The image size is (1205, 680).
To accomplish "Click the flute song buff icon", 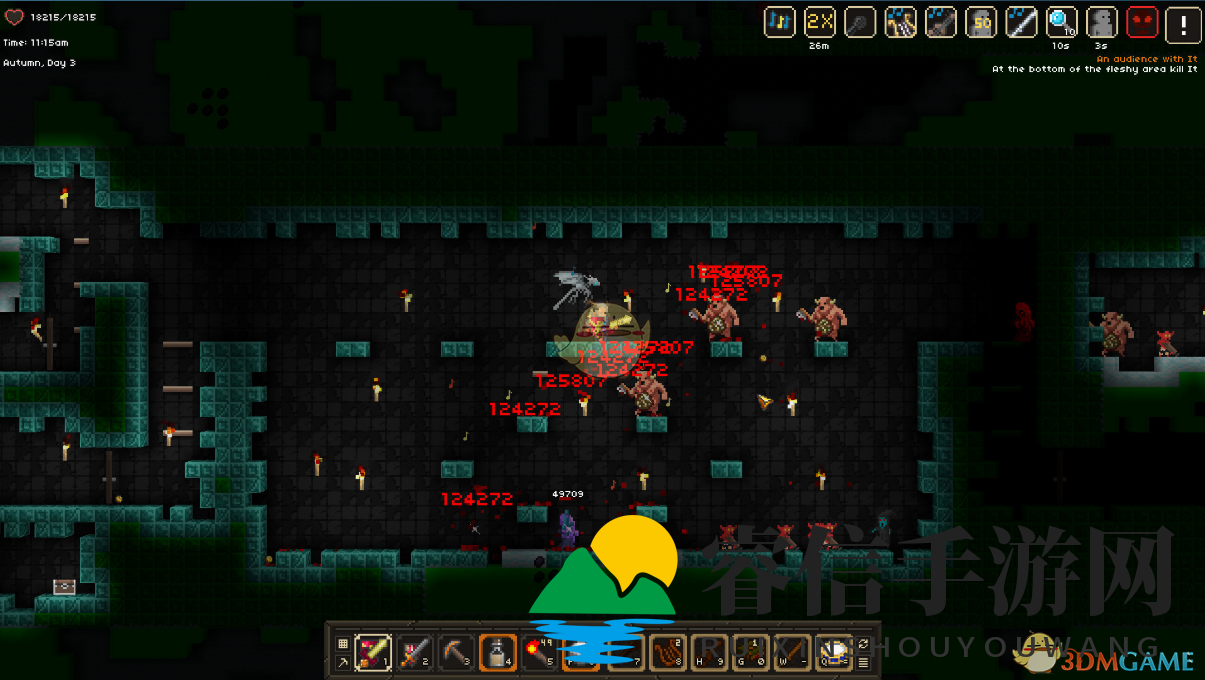I will [x=1021, y=22].
